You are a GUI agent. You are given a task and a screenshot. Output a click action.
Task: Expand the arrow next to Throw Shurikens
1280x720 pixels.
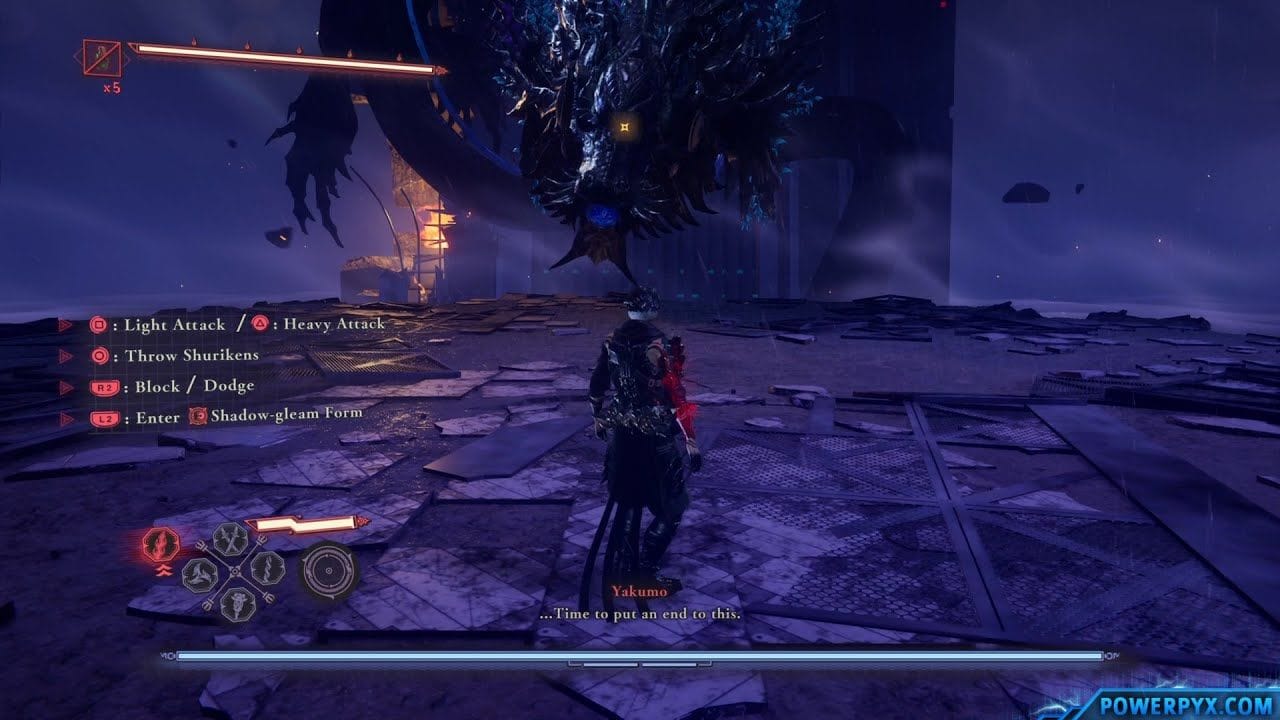click(64, 354)
